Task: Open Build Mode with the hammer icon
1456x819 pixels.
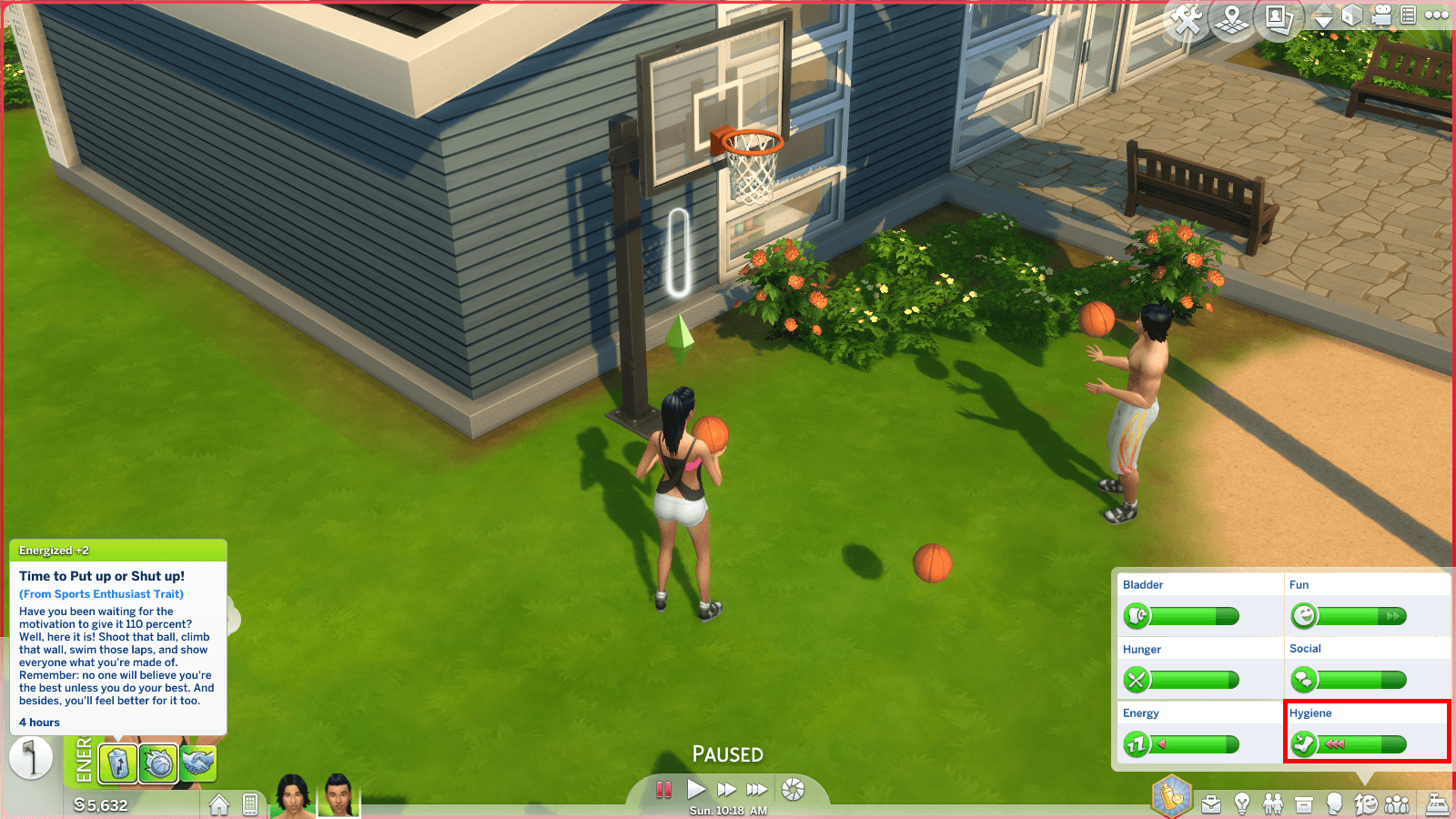Action: (1185, 16)
